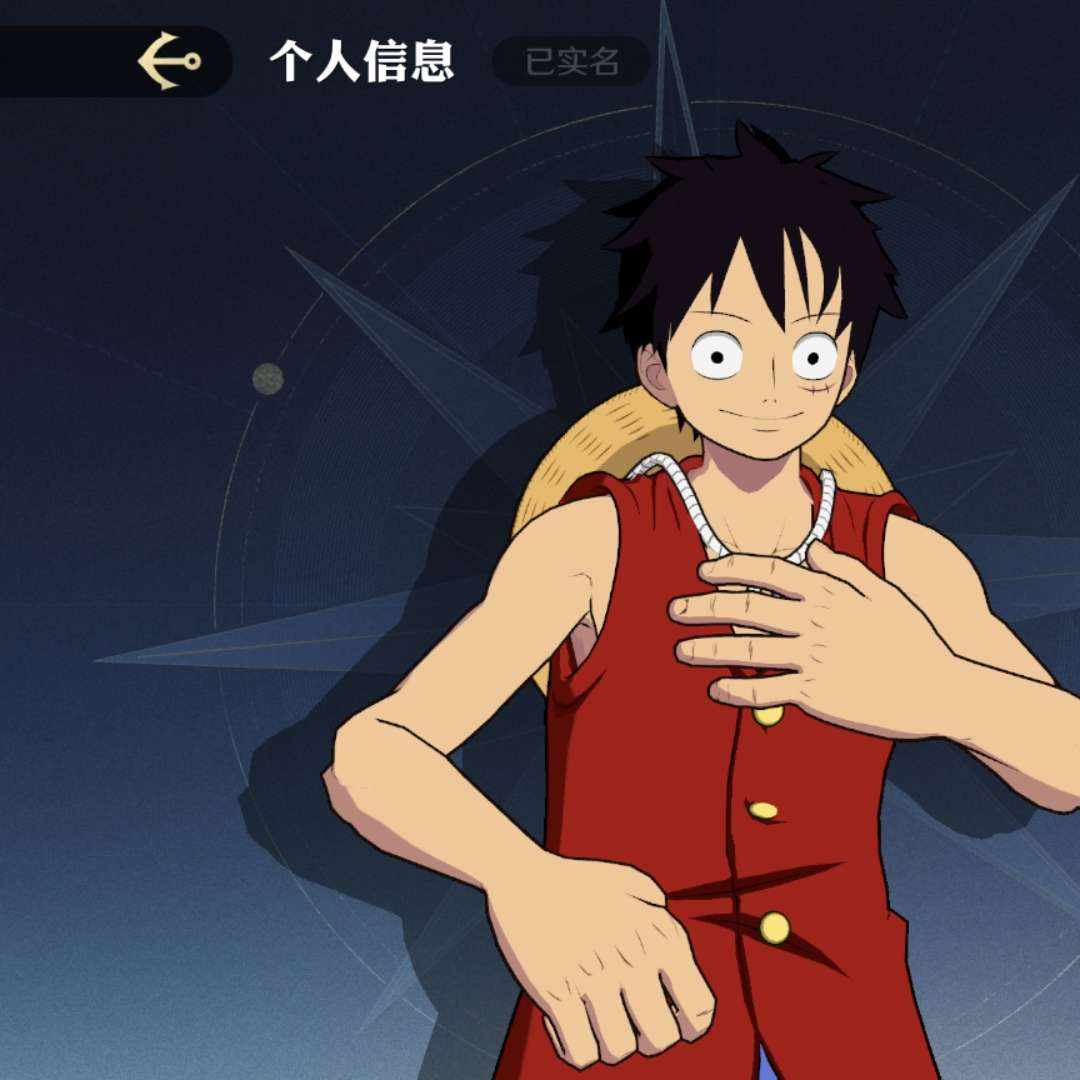Go back using the anchor arrow icon

[168, 61]
